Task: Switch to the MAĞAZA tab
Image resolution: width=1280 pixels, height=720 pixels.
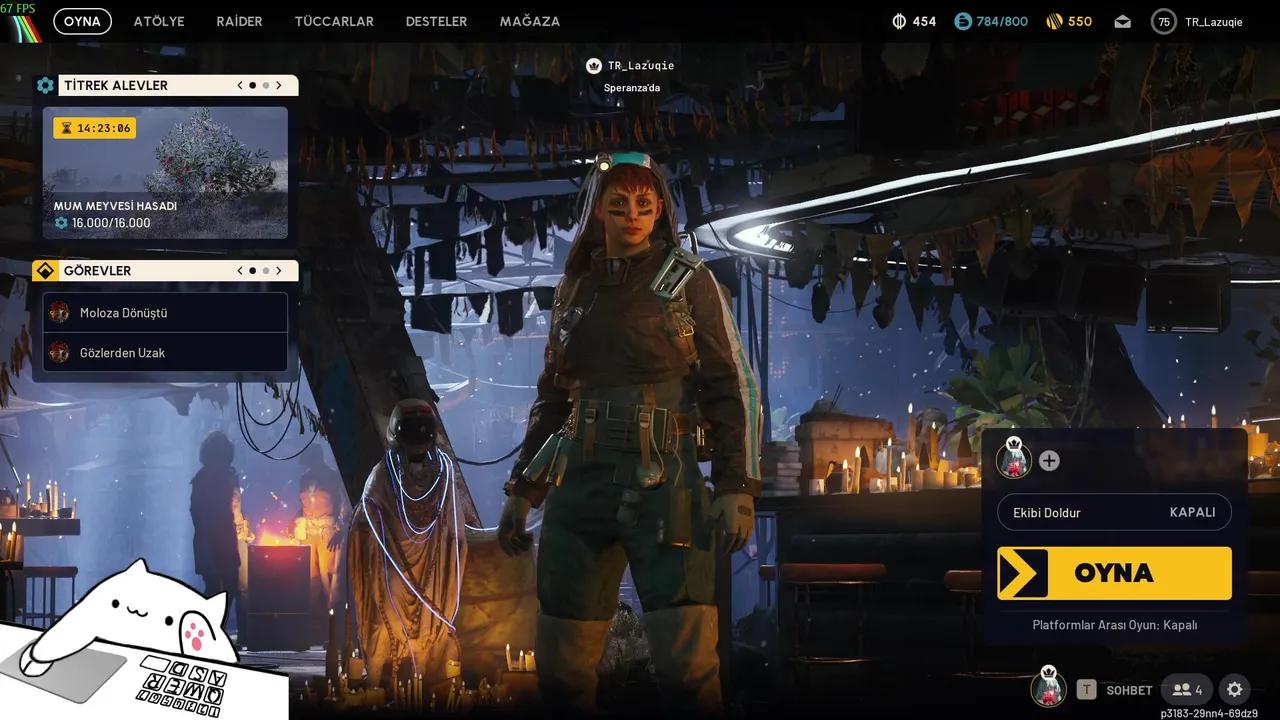Action: 529,20
